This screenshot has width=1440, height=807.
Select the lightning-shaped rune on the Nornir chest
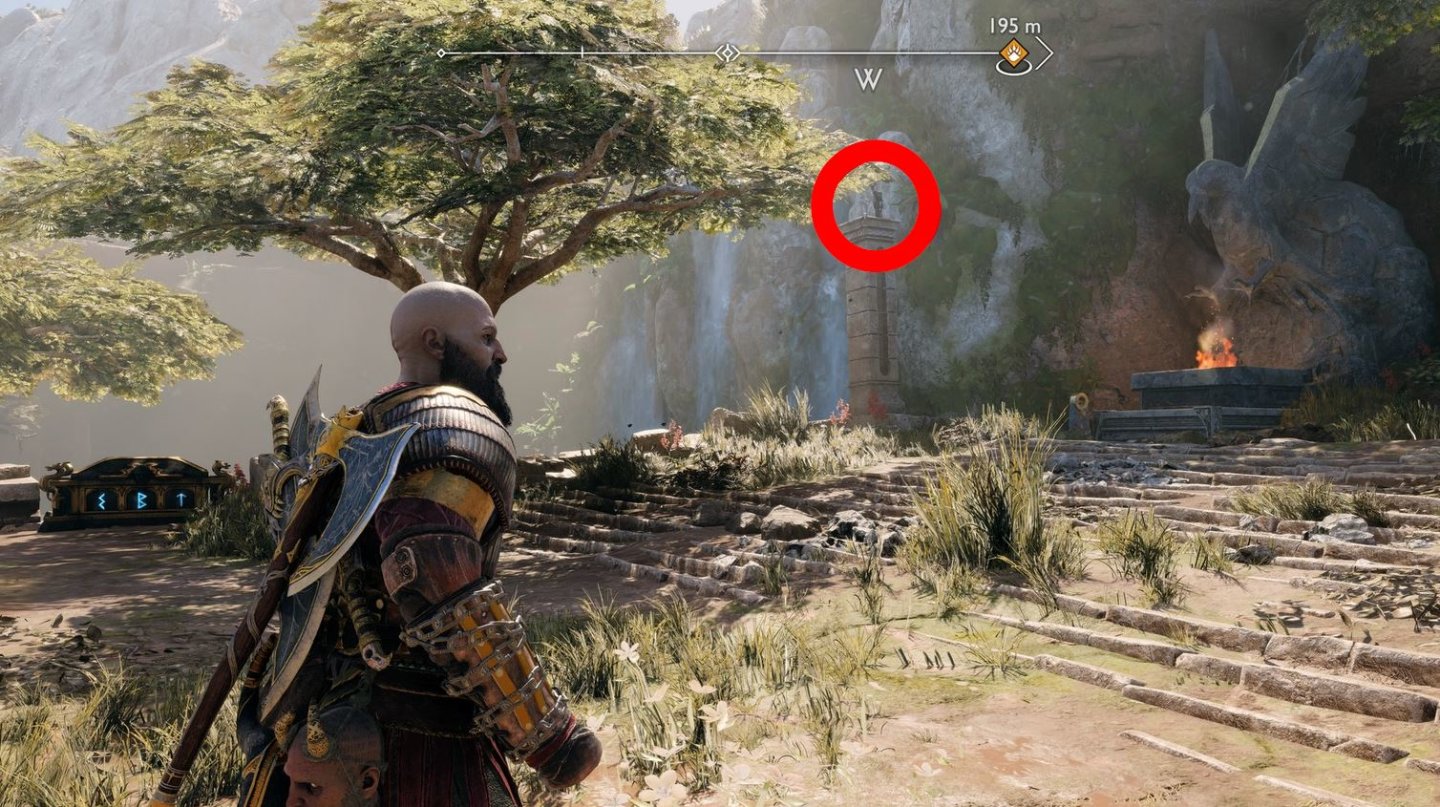(x=102, y=502)
